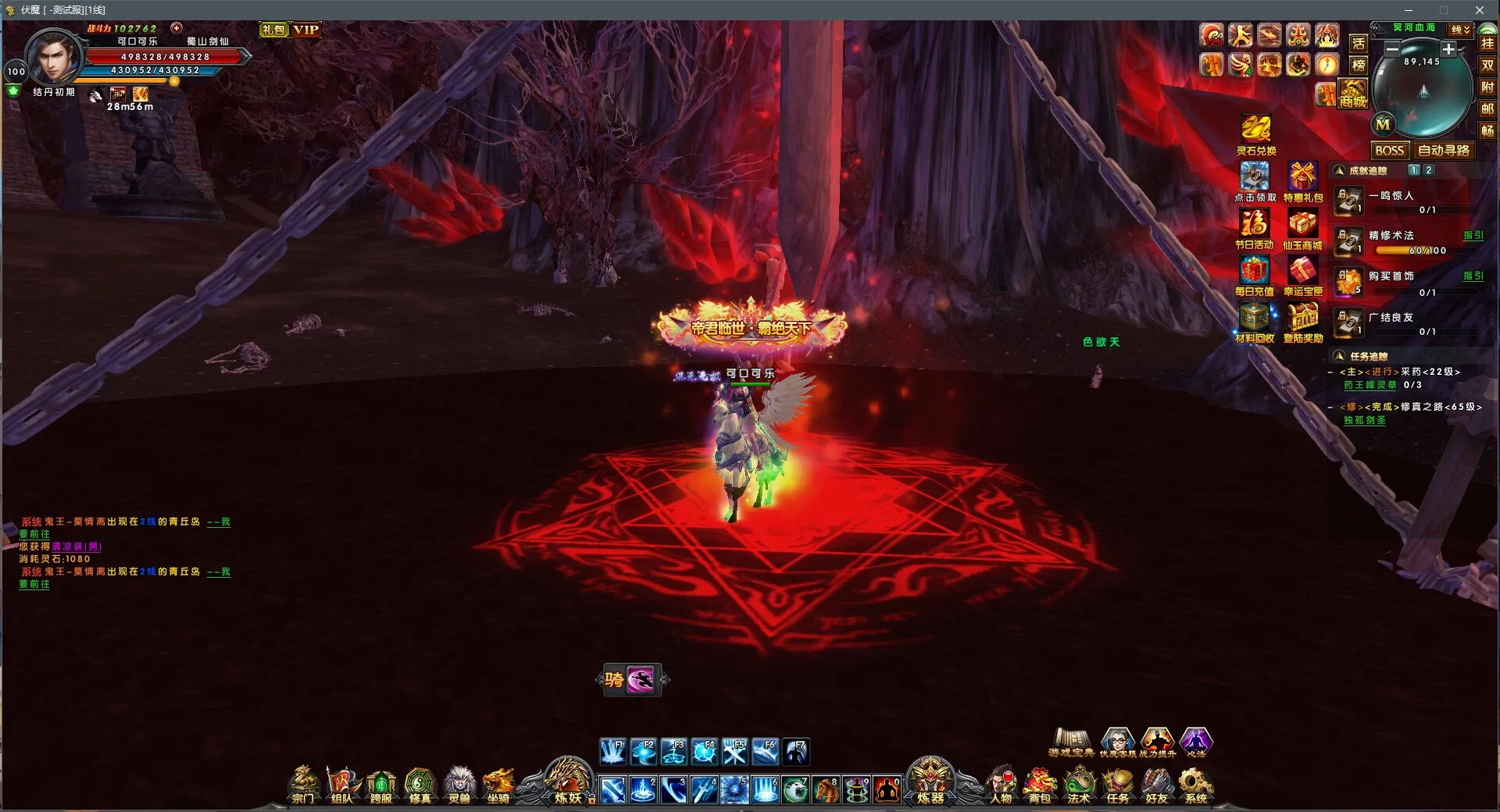Click the BOSS button under the minimap

click(x=1390, y=151)
